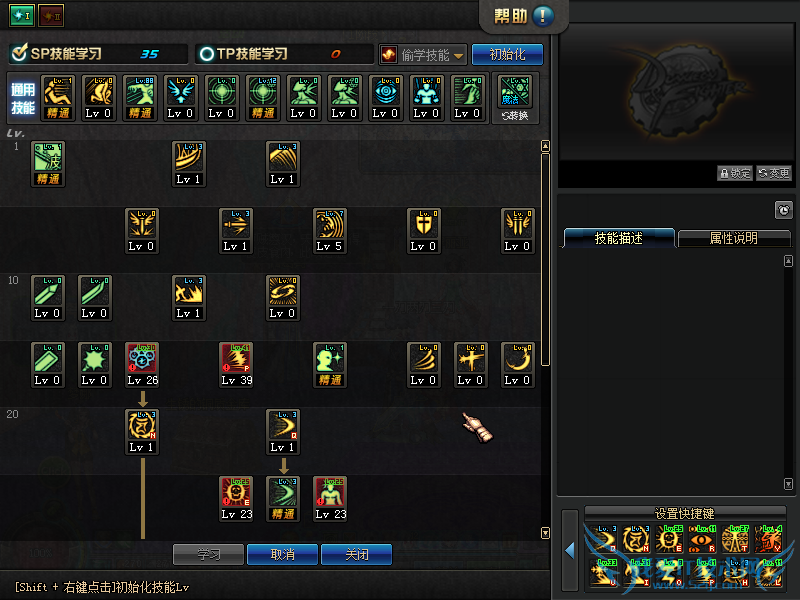
Task: Select skill page I button
Action: (x=21, y=14)
